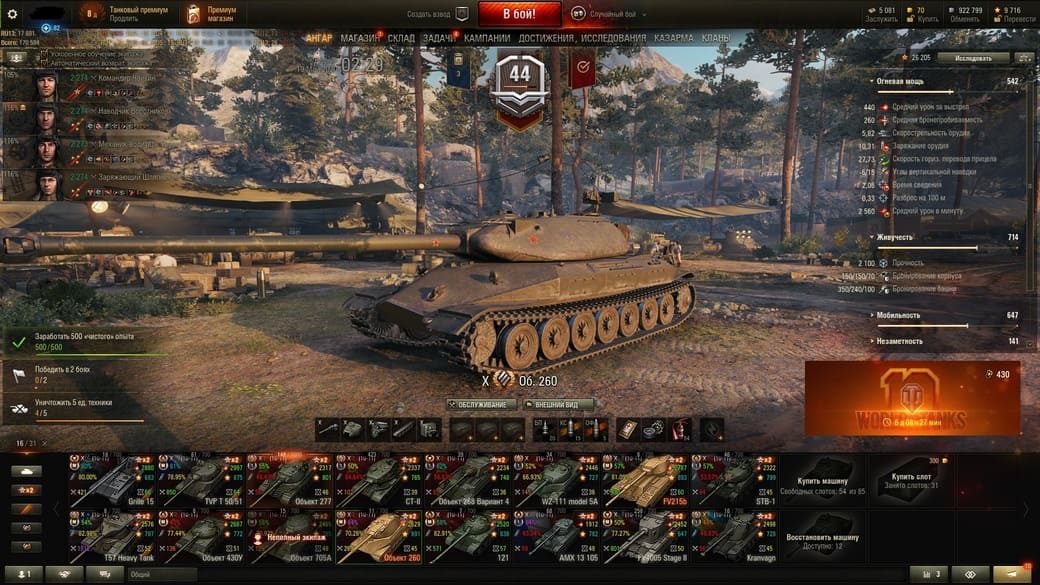Click Создать взвод to create a platoon
Screen dimensions: 1040x585
coord(438,15)
